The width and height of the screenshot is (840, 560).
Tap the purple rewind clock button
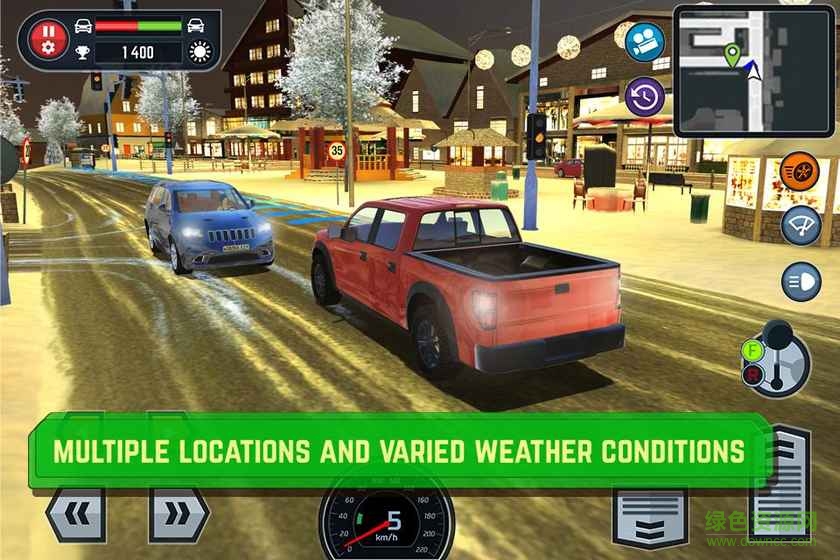click(645, 96)
